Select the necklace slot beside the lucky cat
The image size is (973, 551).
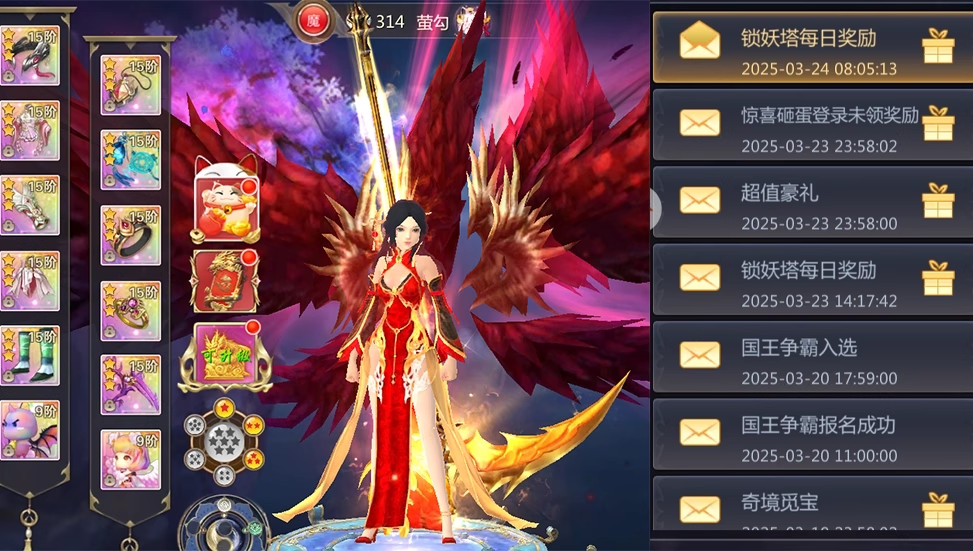pyautogui.click(x=130, y=85)
